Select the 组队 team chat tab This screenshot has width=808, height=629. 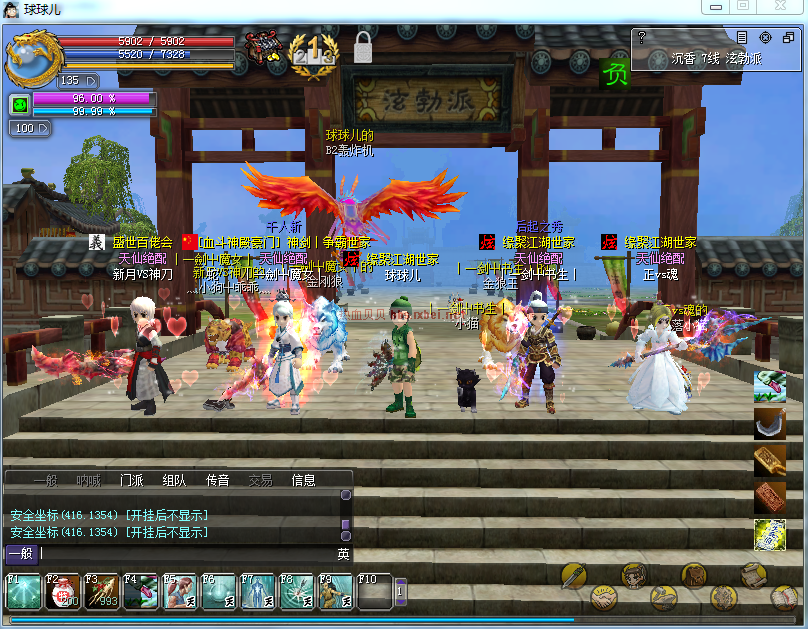[174, 480]
